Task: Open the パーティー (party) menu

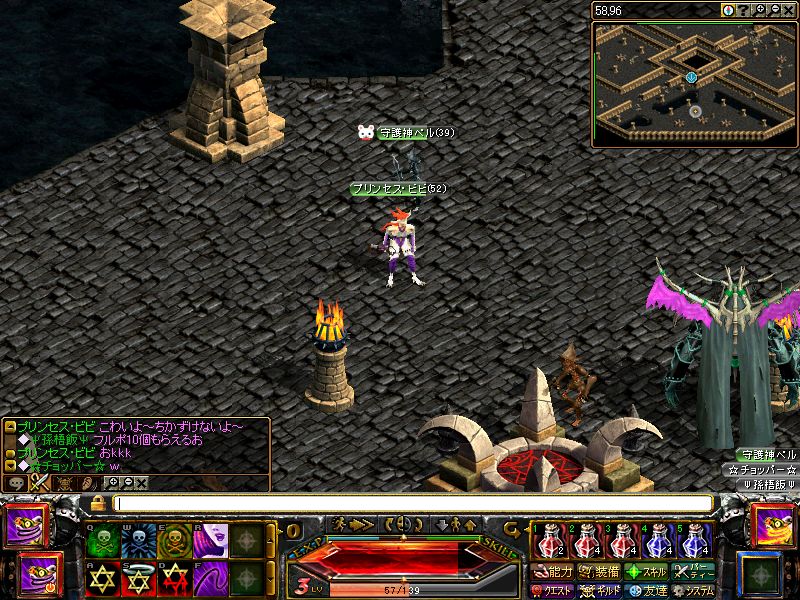Action: click(x=695, y=572)
